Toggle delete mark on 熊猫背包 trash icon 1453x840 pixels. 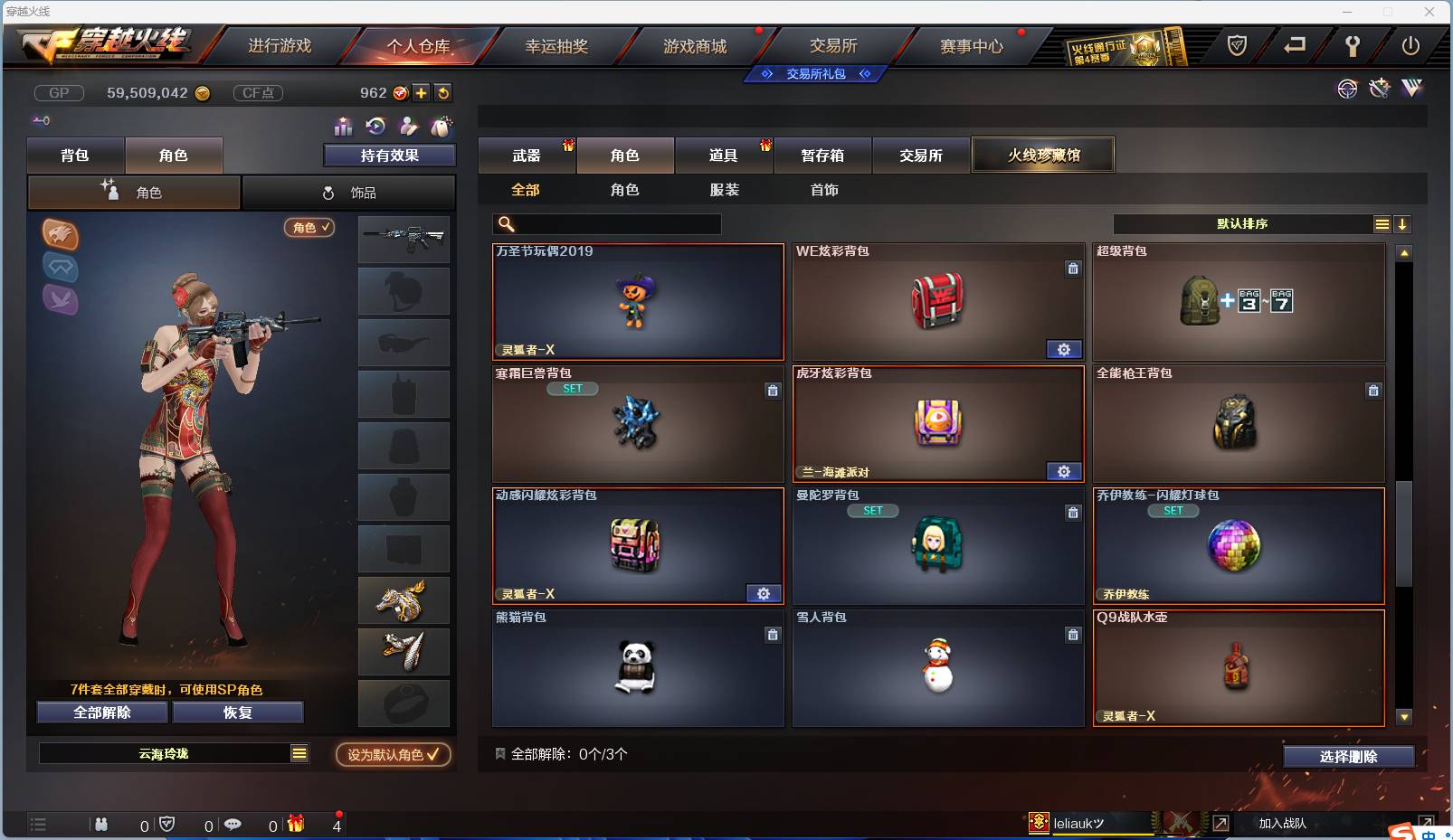coord(773,635)
